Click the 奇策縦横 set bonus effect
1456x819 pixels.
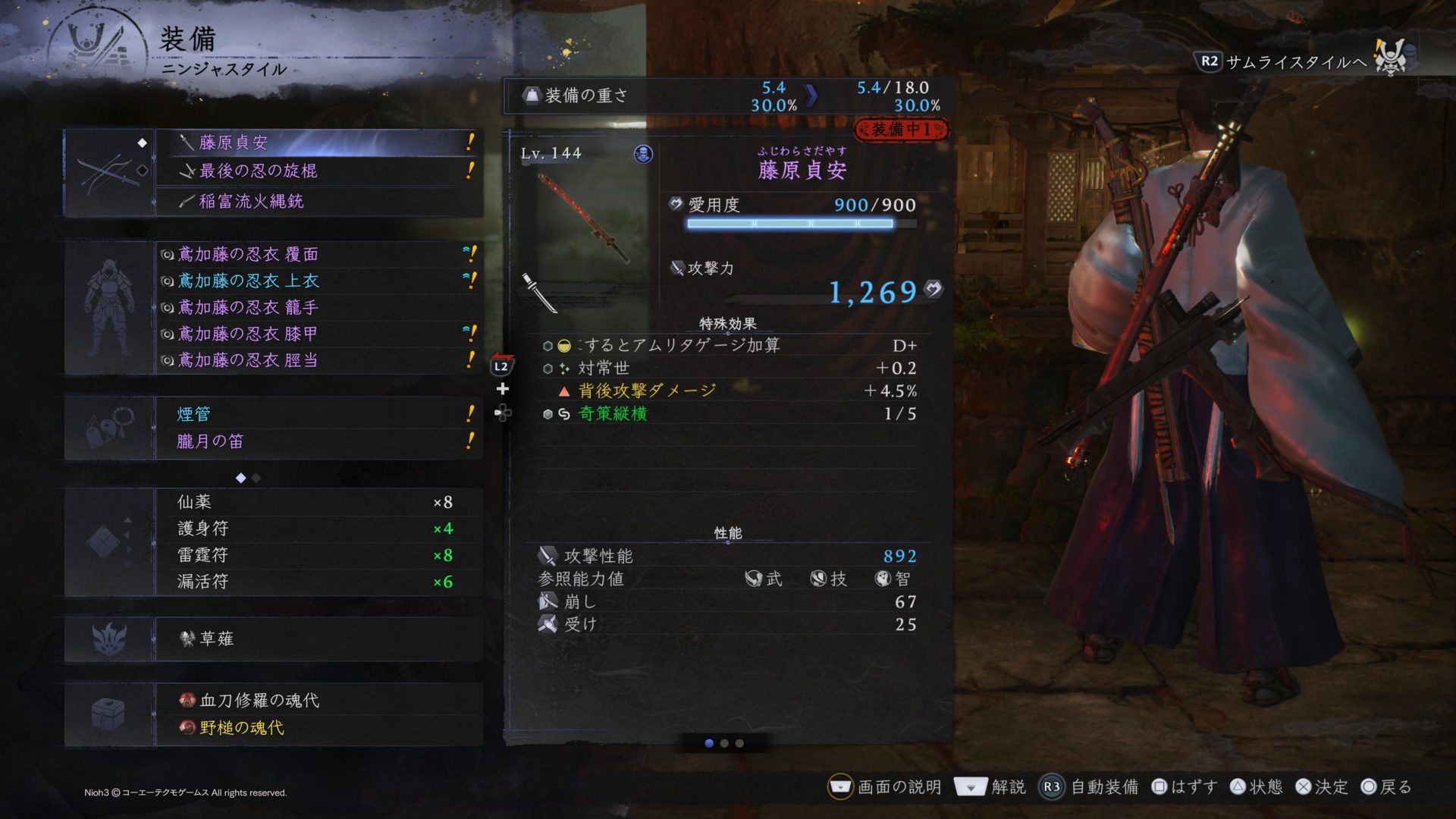[x=613, y=414]
